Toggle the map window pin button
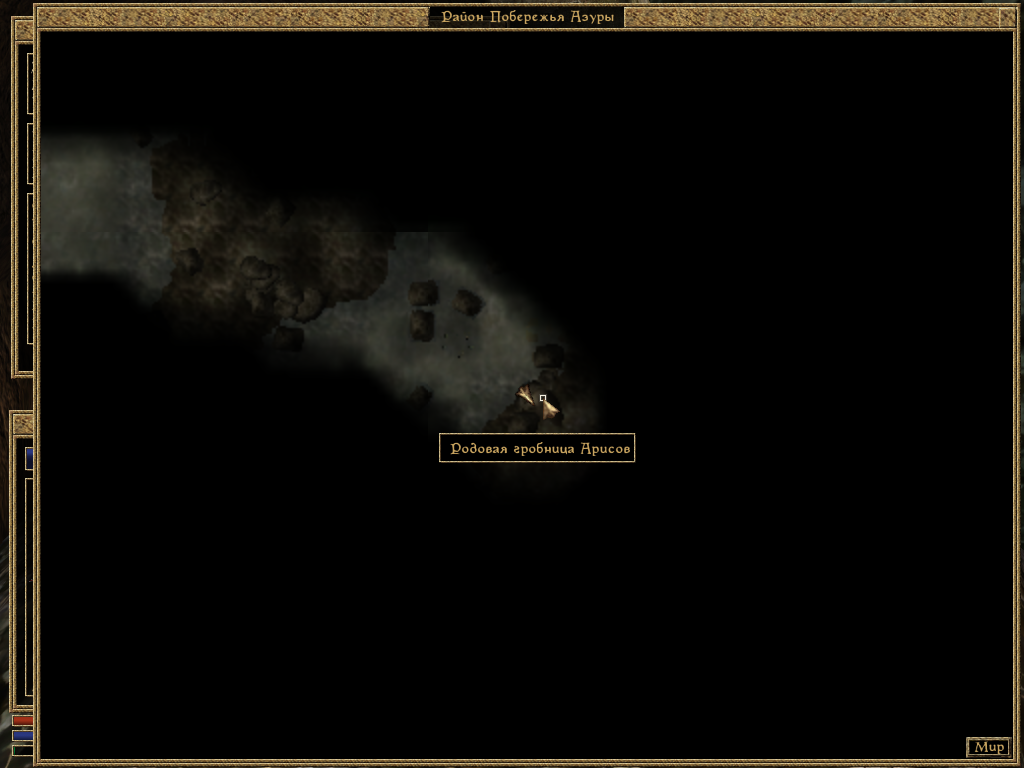This screenshot has width=1024, height=768. [1006, 16]
